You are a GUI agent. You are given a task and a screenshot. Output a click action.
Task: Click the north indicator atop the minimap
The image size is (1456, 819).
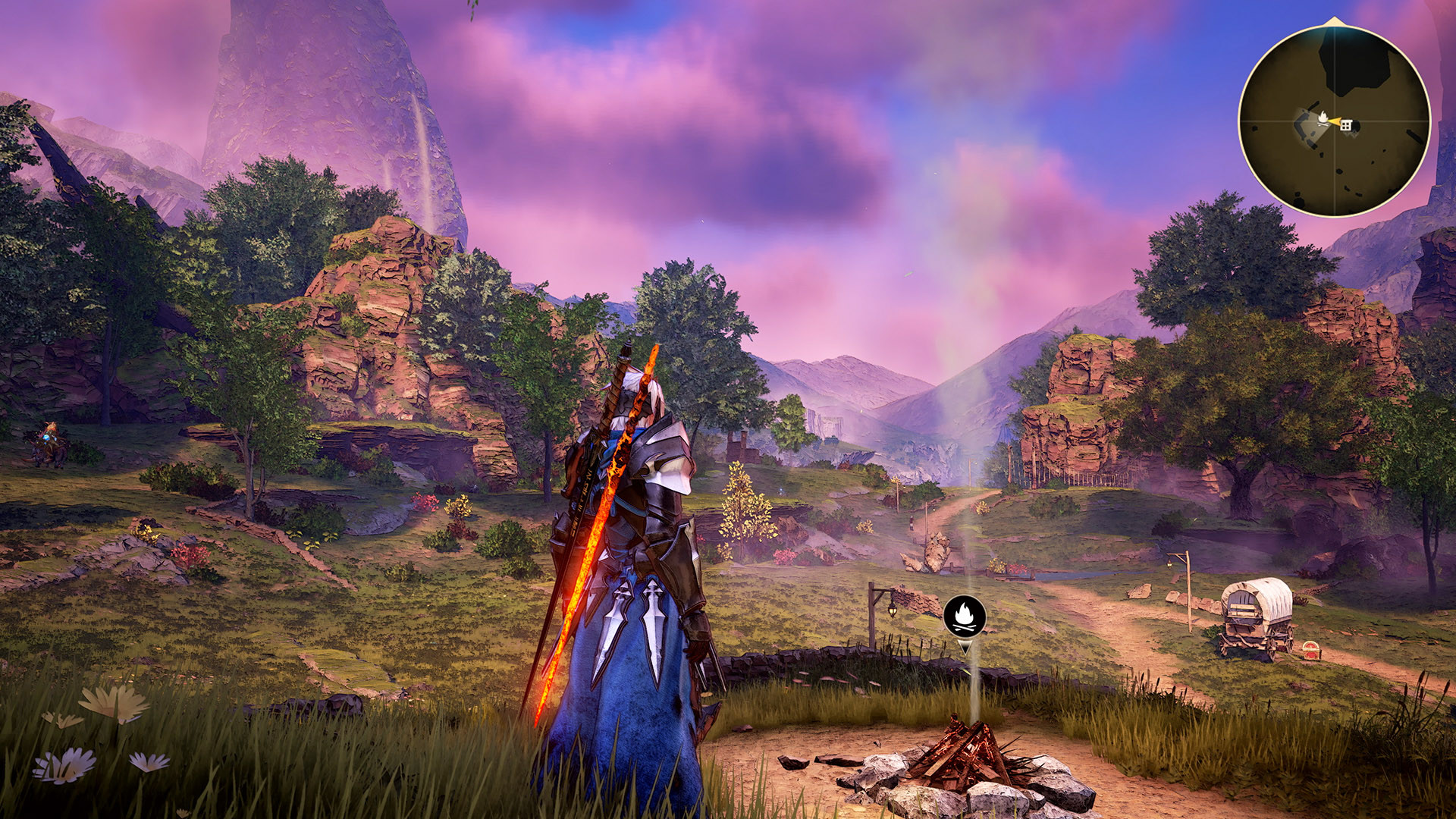[1333, 20]
